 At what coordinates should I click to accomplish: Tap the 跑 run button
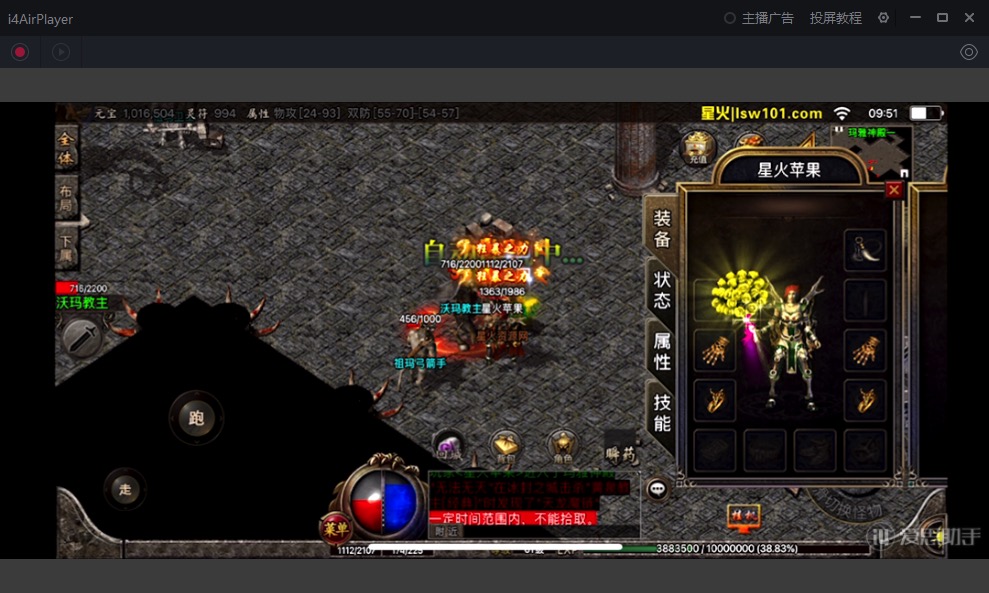point(196,418)
